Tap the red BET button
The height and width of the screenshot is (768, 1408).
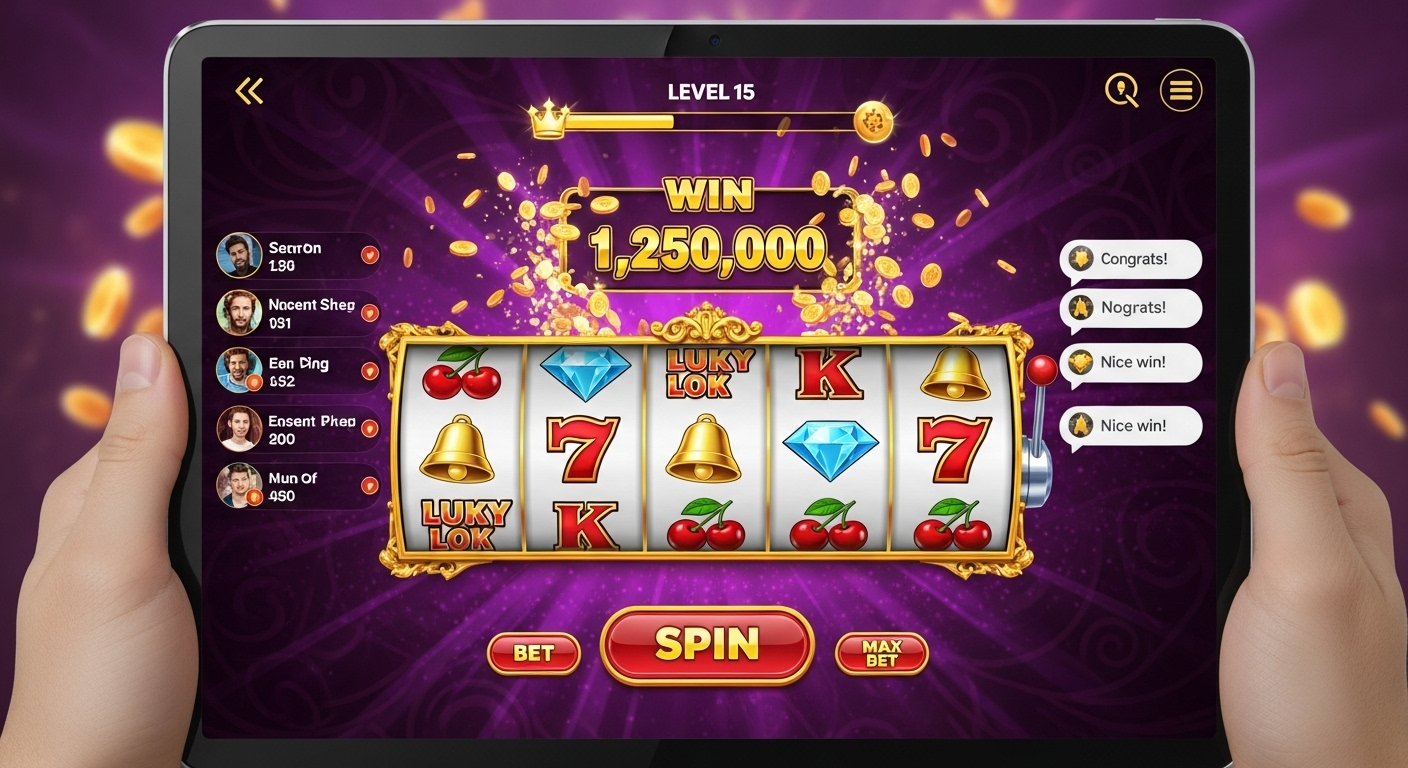click(x=533, y=654)
